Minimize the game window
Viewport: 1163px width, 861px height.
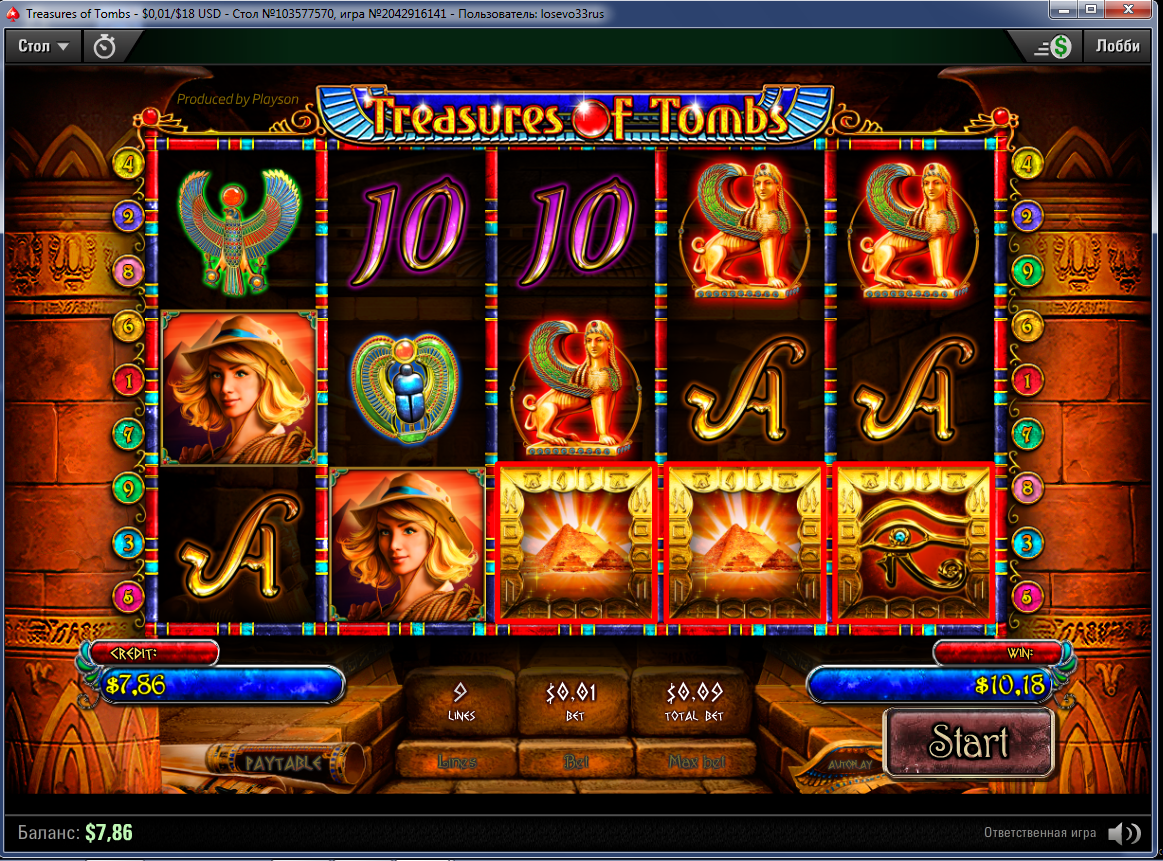point(1063,10)
